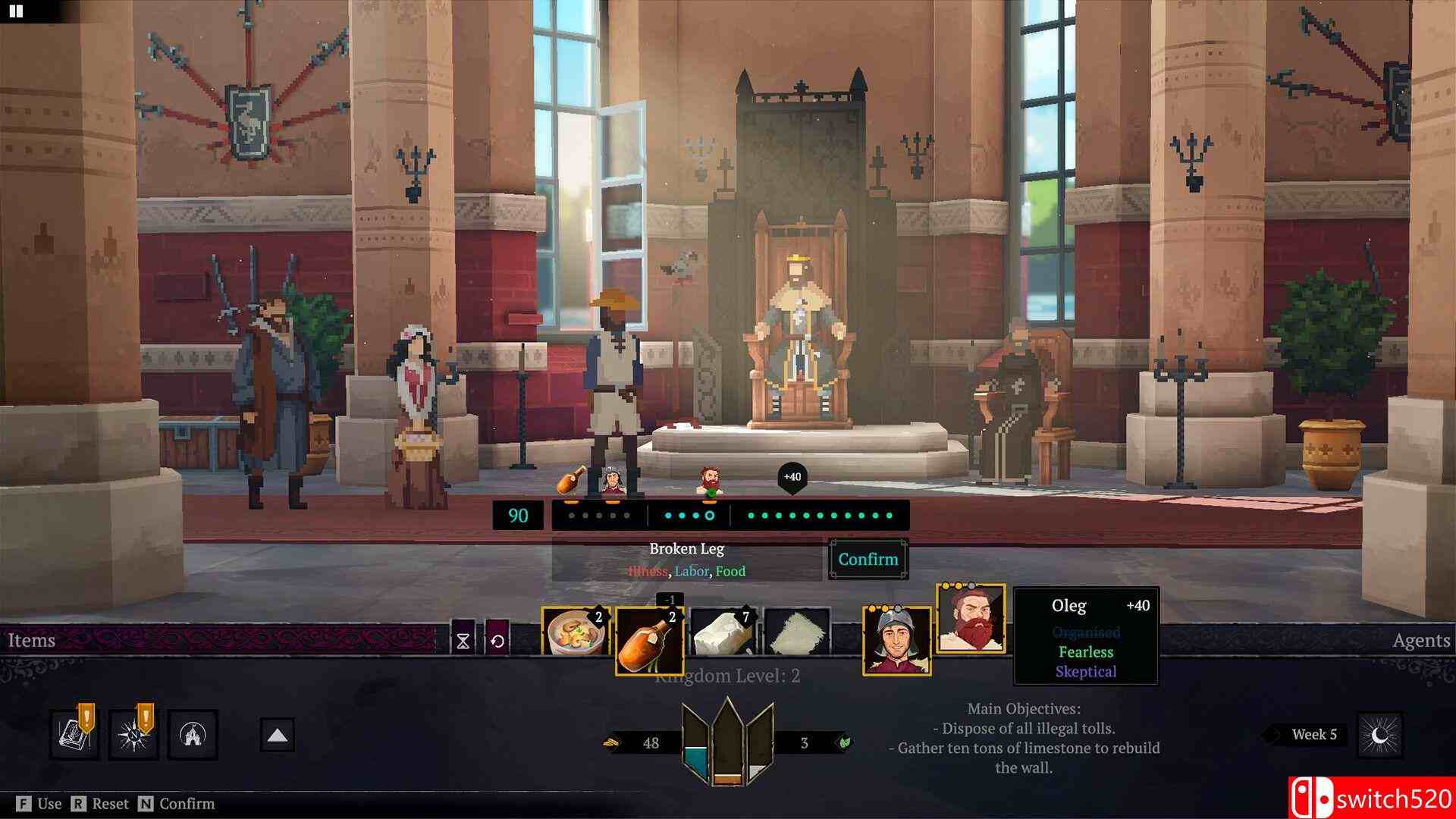Screen dimensions: 1456x819
Task: Click the hourglass wait button
Action: [463, 642]
